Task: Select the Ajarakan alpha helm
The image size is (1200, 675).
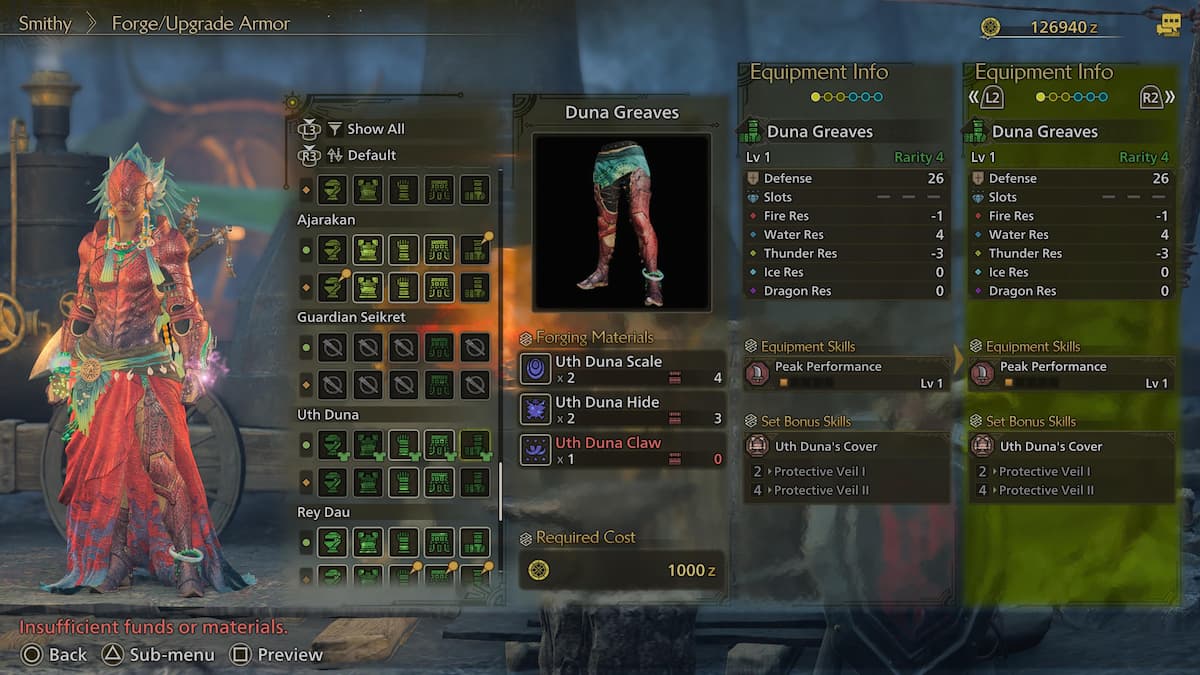Action: click(x=333, y=249)
